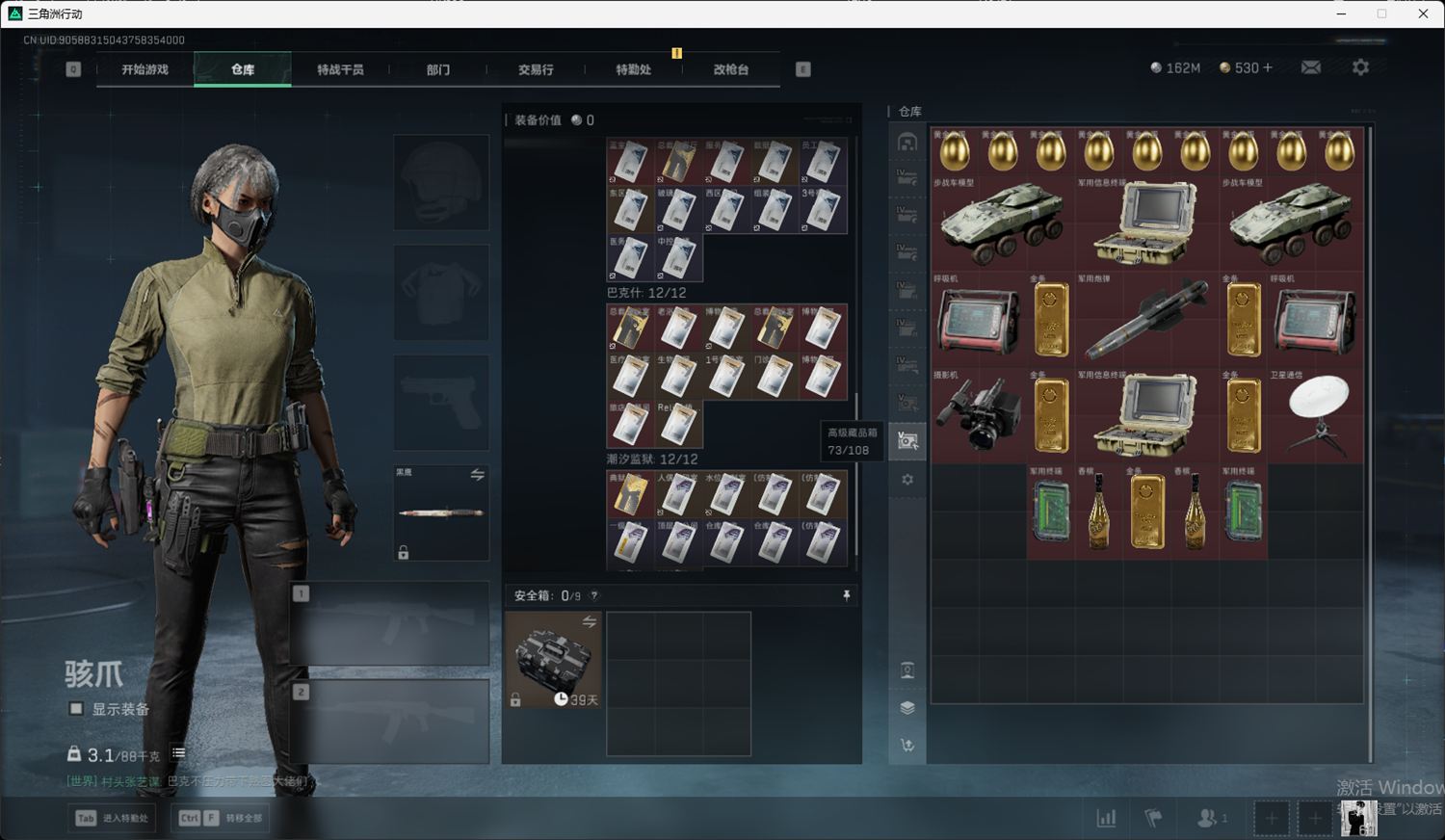The width and height of the screenshot is (1445, 840).
Task: Open the mail envelope icon
Action: pos(1311,67)
